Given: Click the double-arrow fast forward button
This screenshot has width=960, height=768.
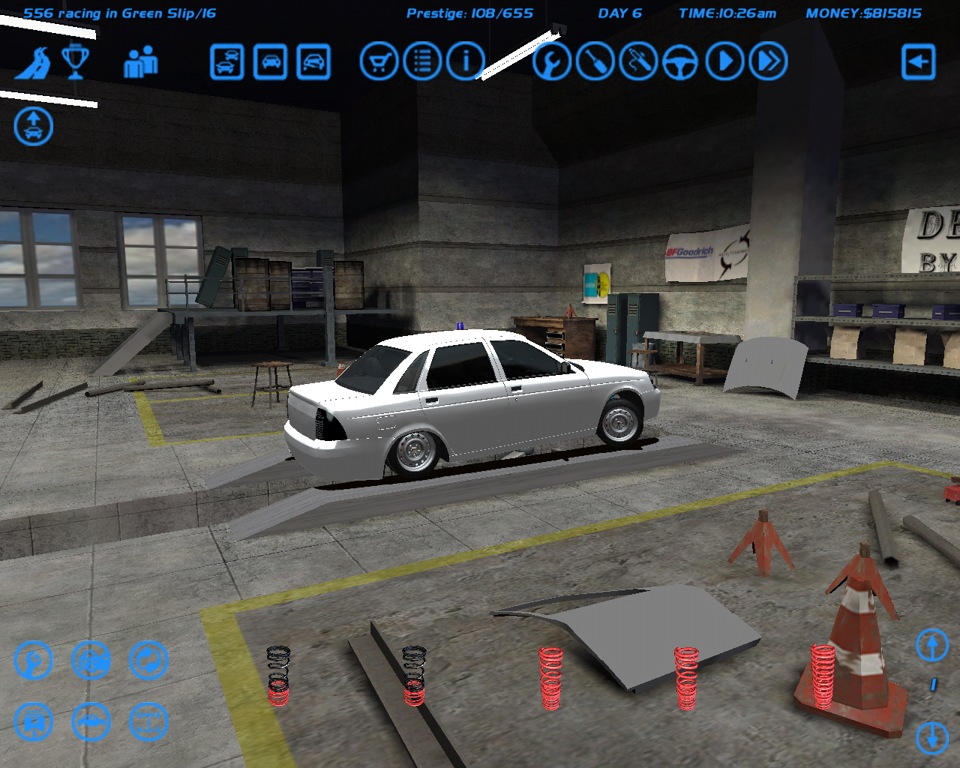Looking at the screenshot, I should click(768, 62).
